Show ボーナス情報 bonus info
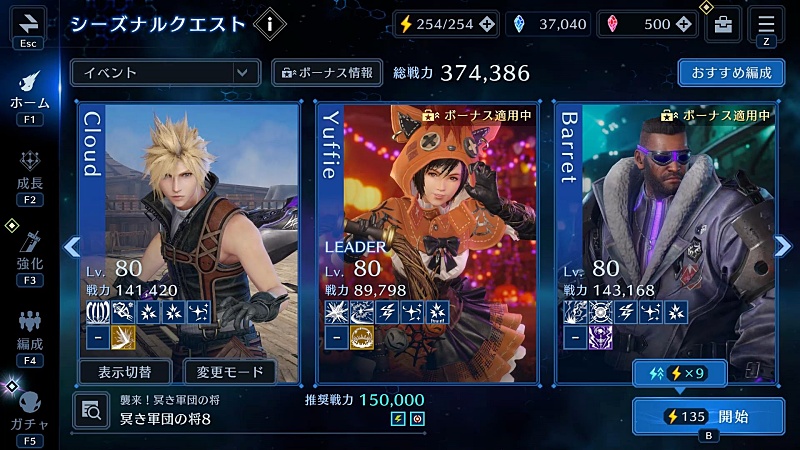 coord(326,72)
